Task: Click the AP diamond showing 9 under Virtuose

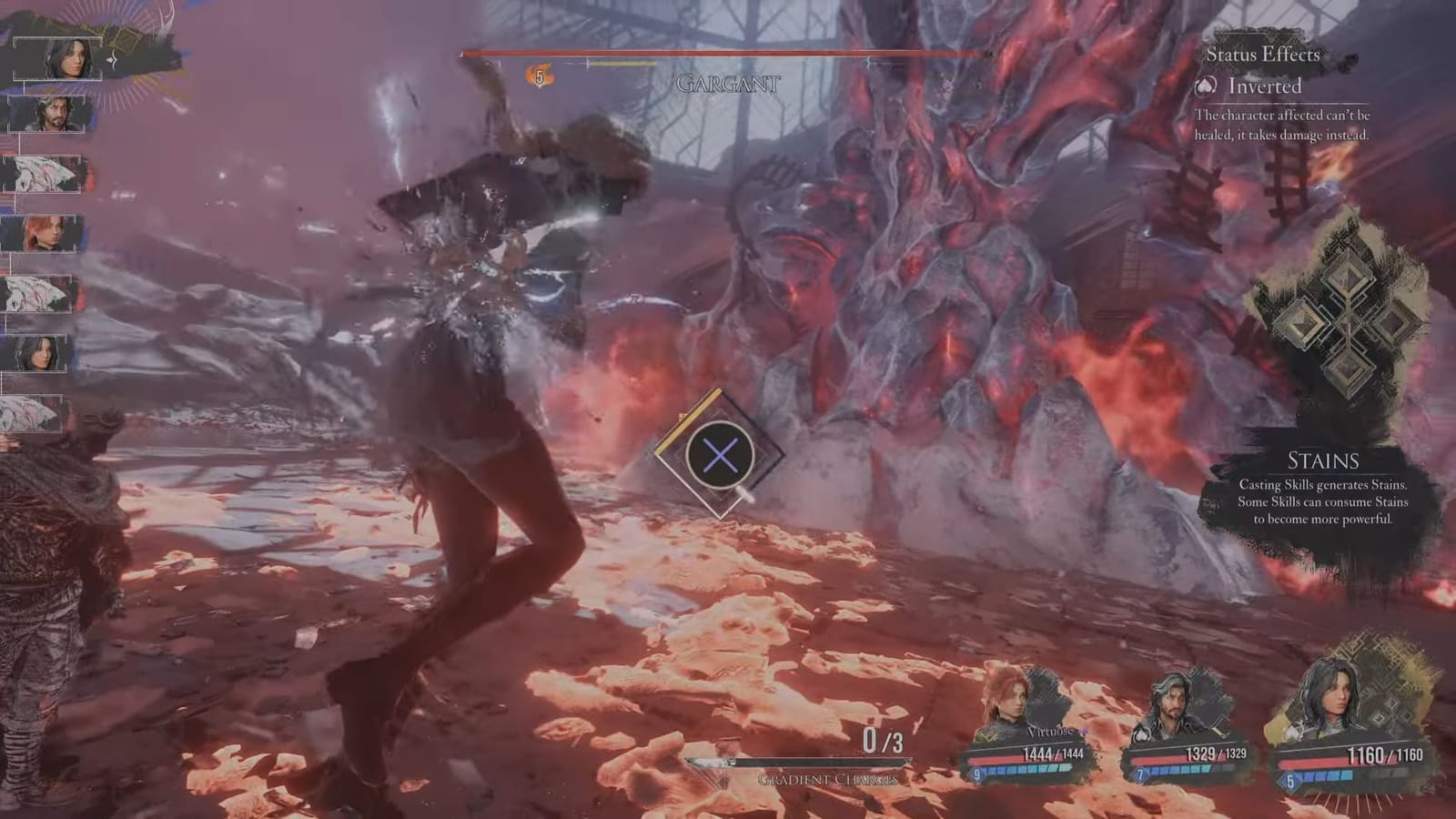Action: point(976,773)
